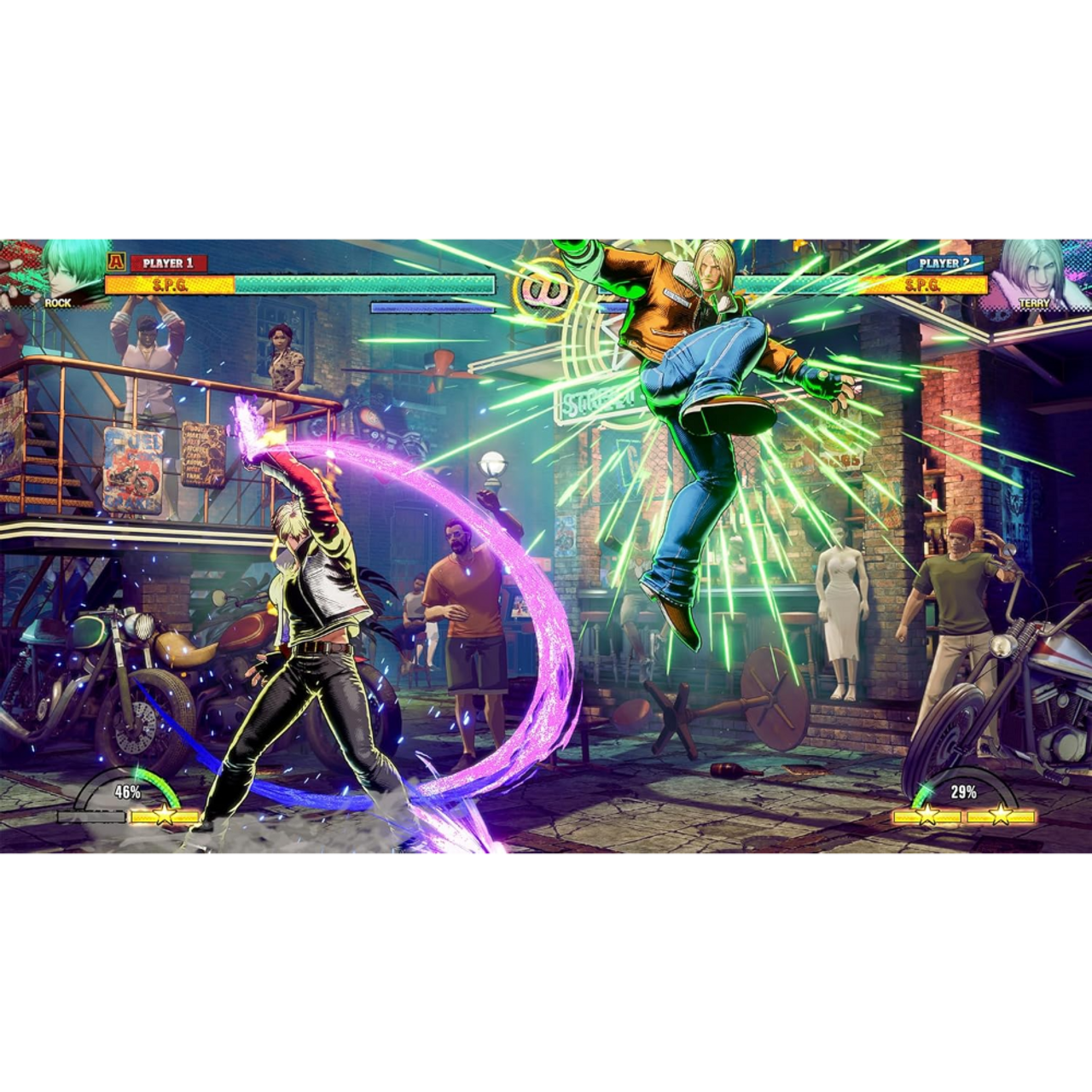Image resolution: width=1092 pixels, height=1092 pixels.
Task: Click the second star in Terry's star row
Action: [x=1001, y=815]
